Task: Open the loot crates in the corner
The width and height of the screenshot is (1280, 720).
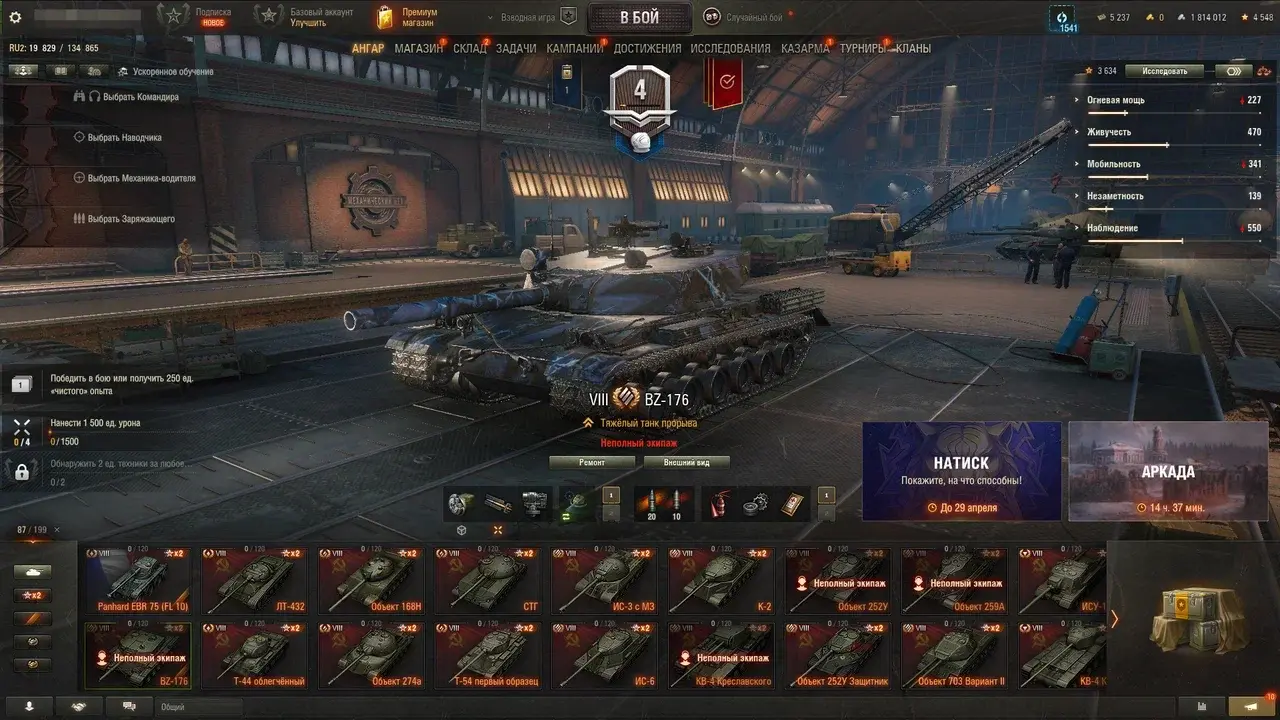Action: (1193, 620)
